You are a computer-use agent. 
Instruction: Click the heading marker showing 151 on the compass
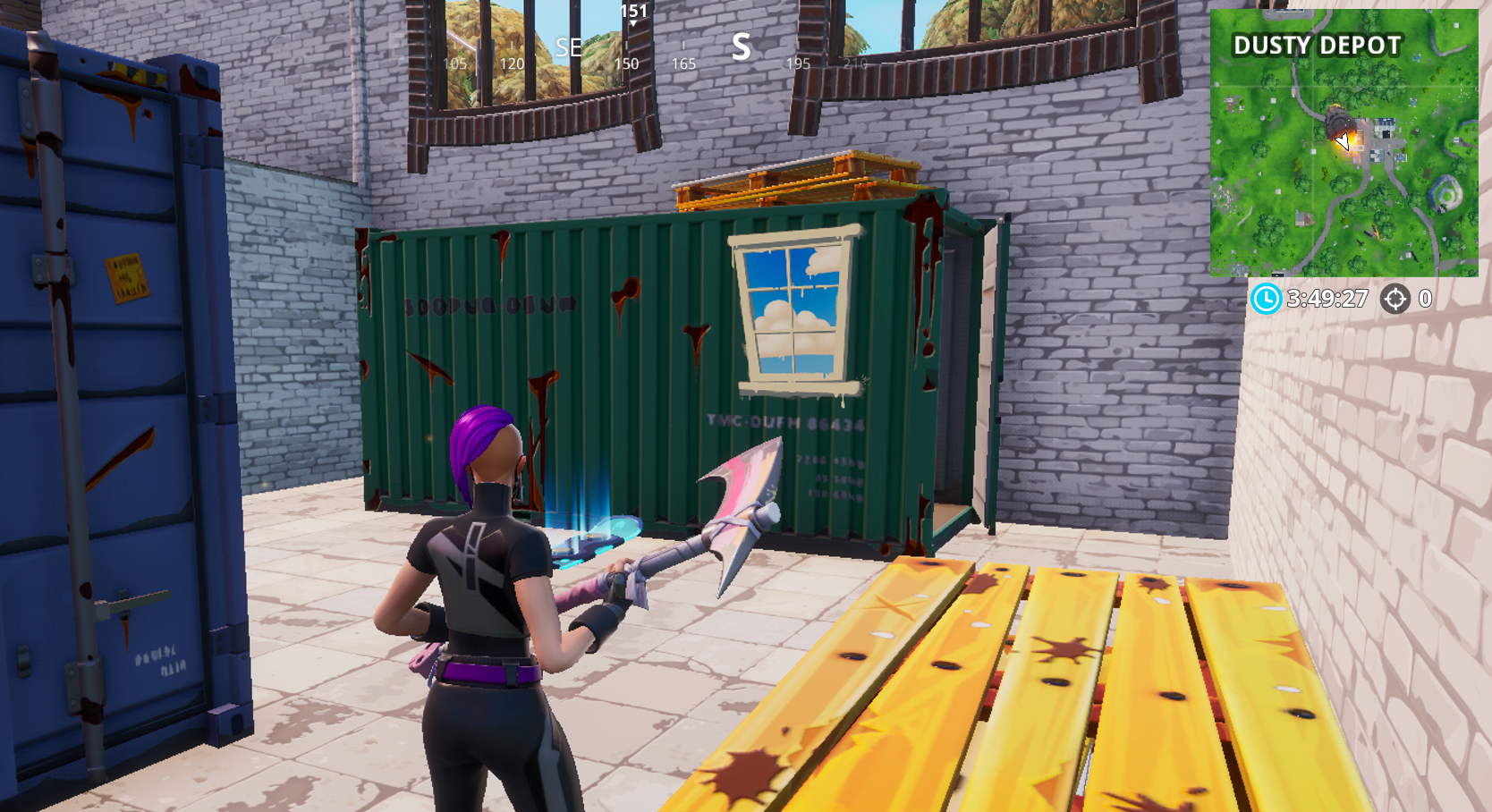pyautogui.click(x=634, y=13)
